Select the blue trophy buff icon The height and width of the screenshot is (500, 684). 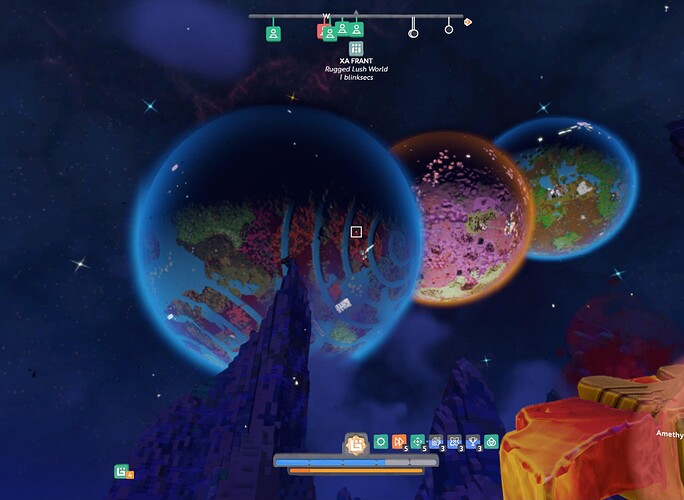pos(473,442)
